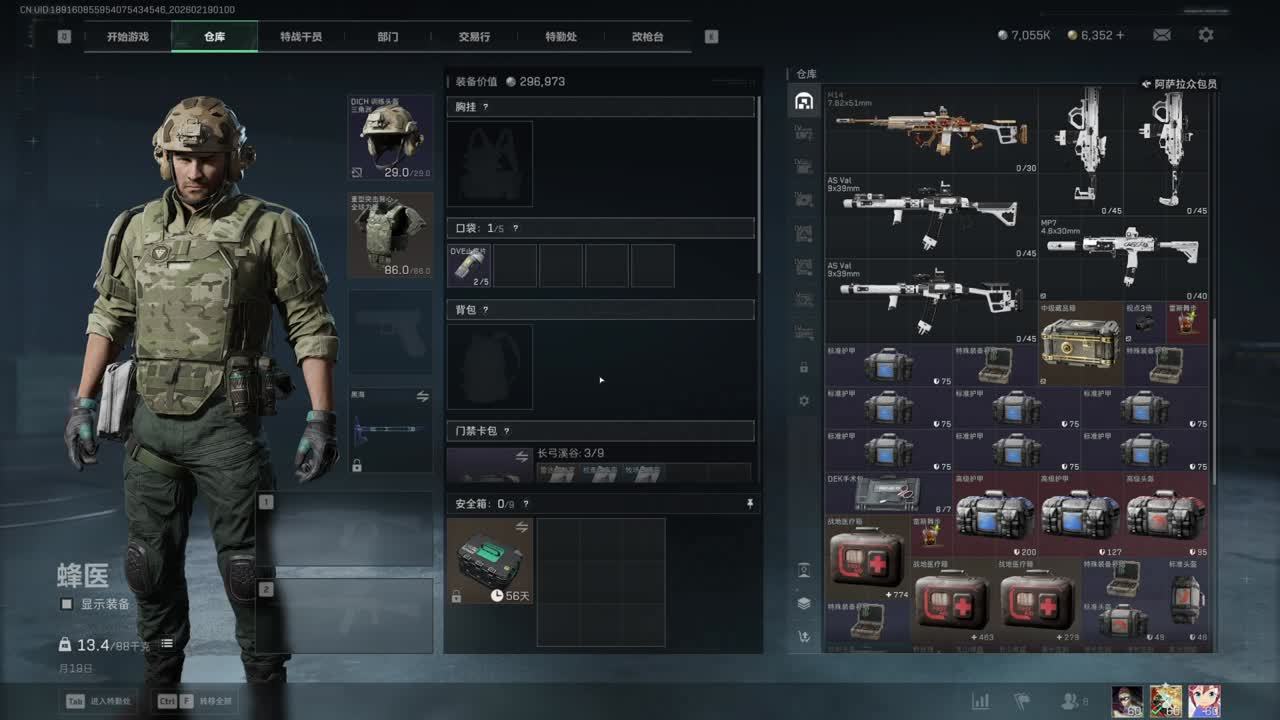1280x720 pixels.
Task: Toggle the 显示装备 checkbox
Action: pyautogui.click(x=67, y=604)
